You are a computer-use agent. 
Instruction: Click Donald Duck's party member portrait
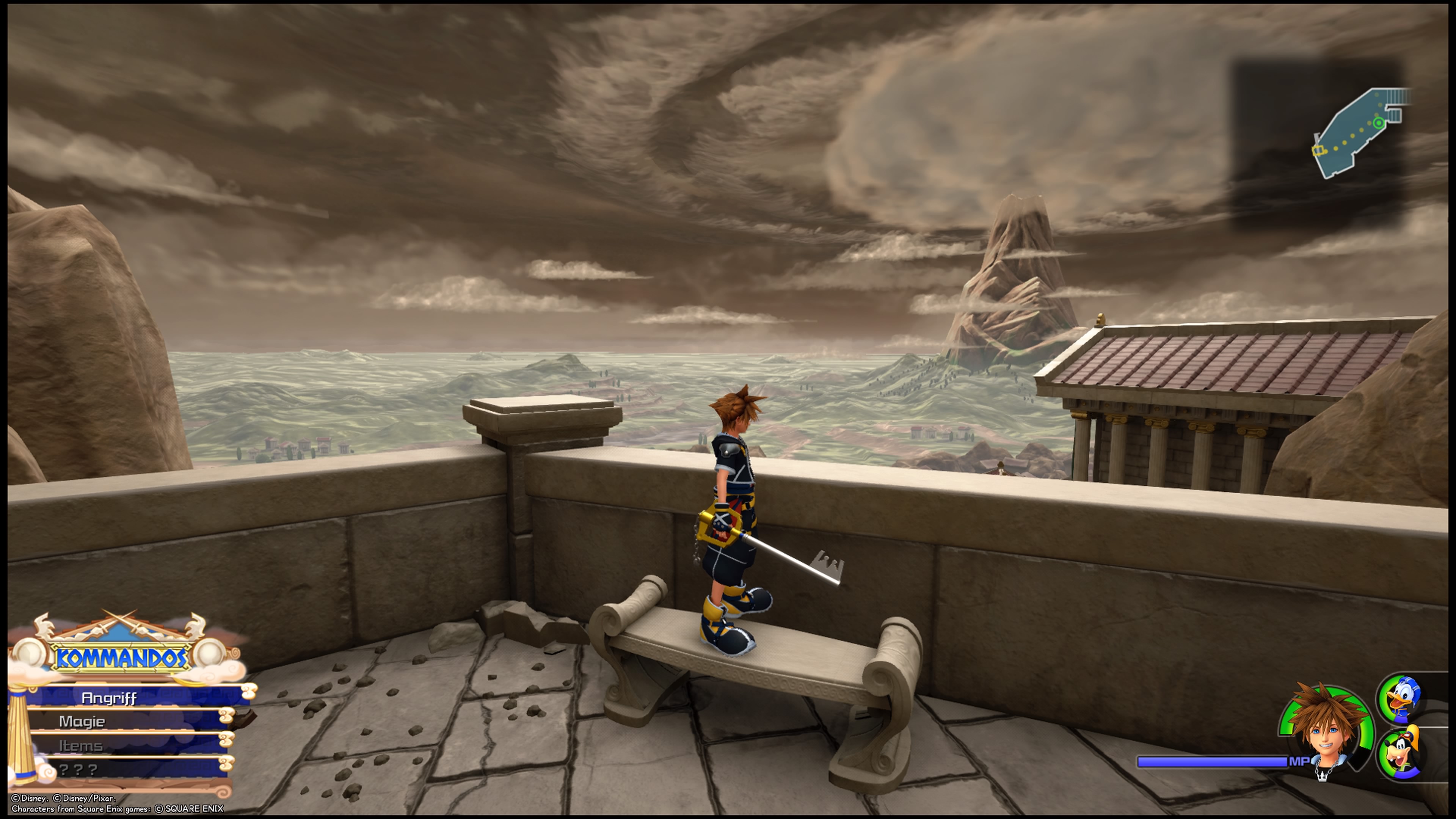click(x=1401, y=698)
